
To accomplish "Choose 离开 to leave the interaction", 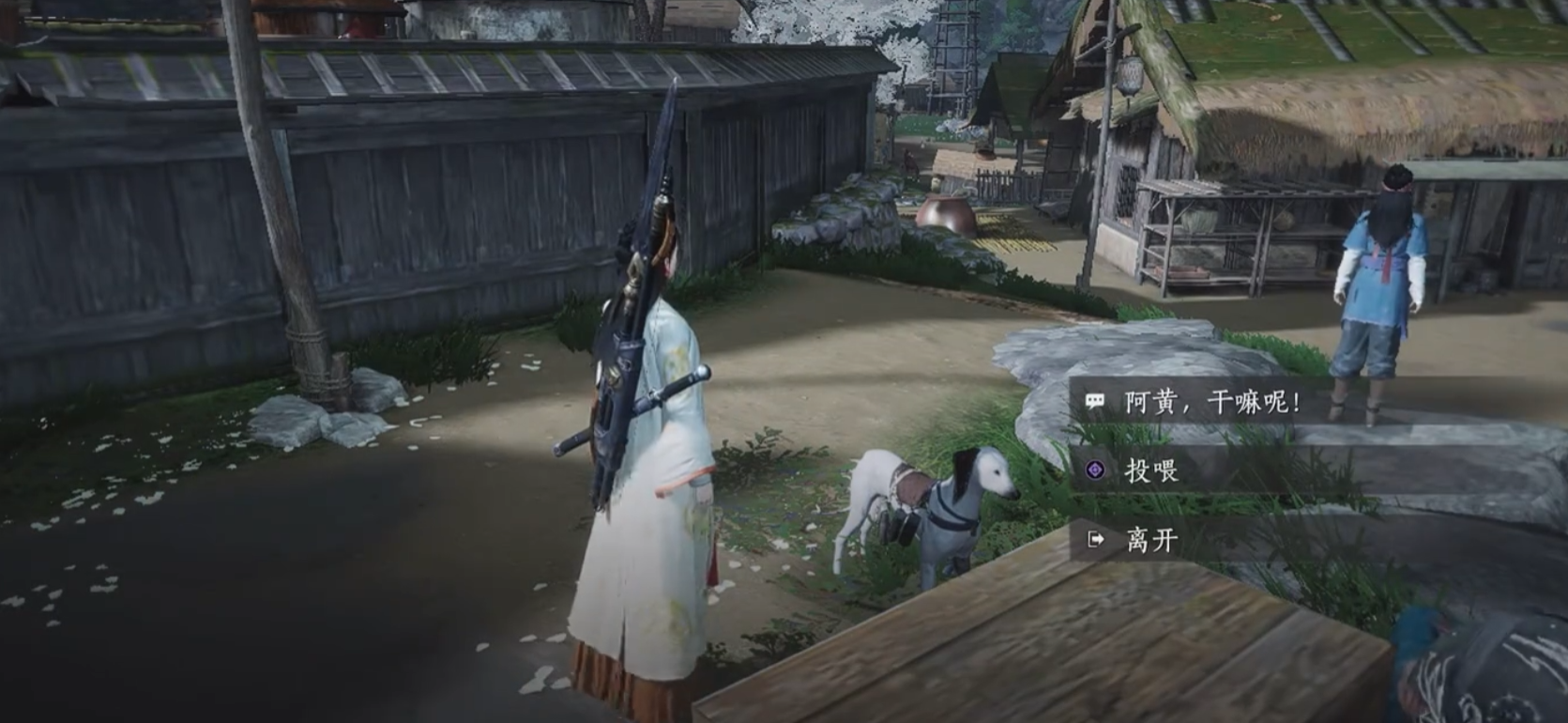I will 1151,540.
